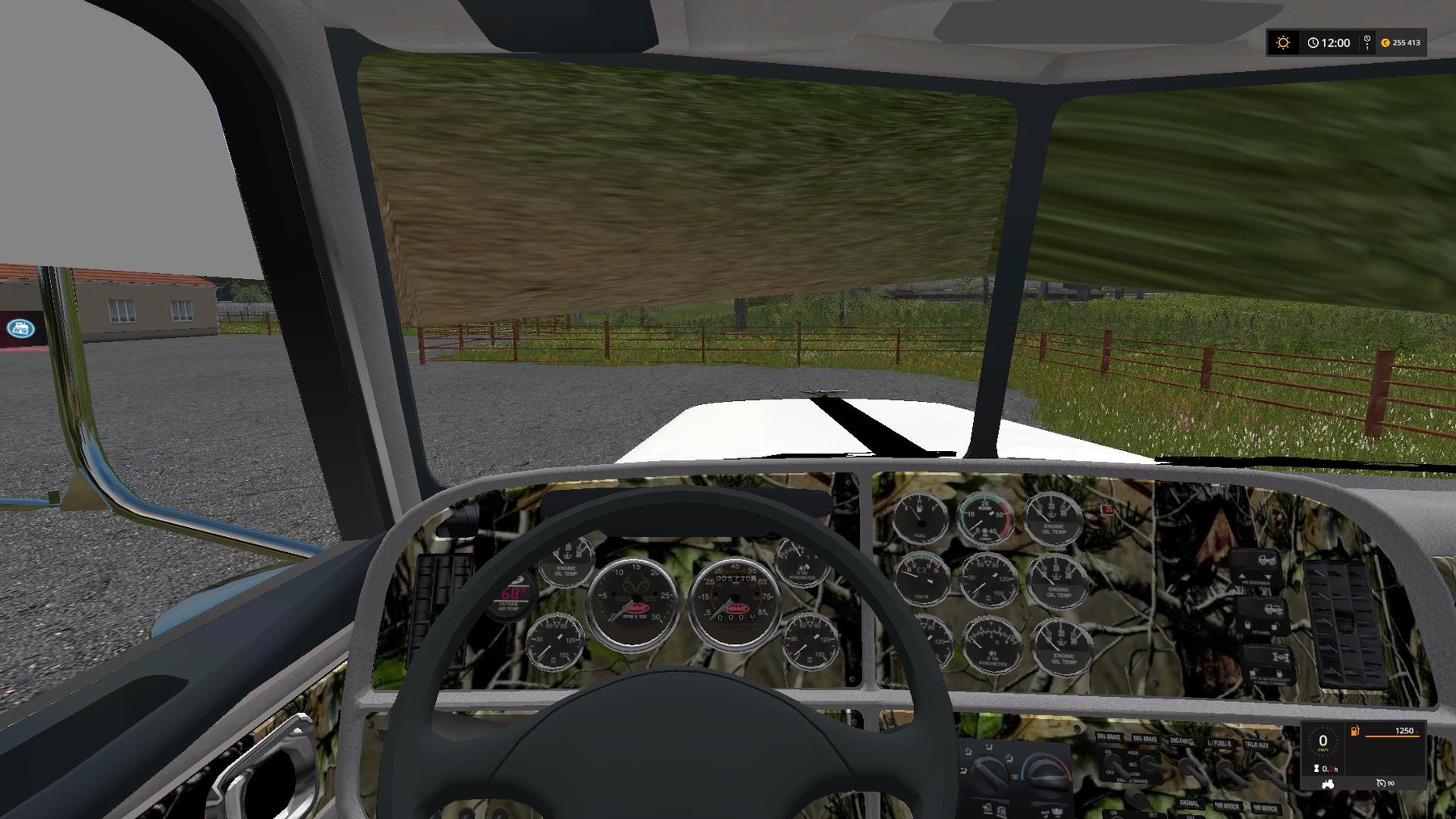Click the hourglass operating-hours icon
Screen dimensions: 1456x819
click(1316, 769)
